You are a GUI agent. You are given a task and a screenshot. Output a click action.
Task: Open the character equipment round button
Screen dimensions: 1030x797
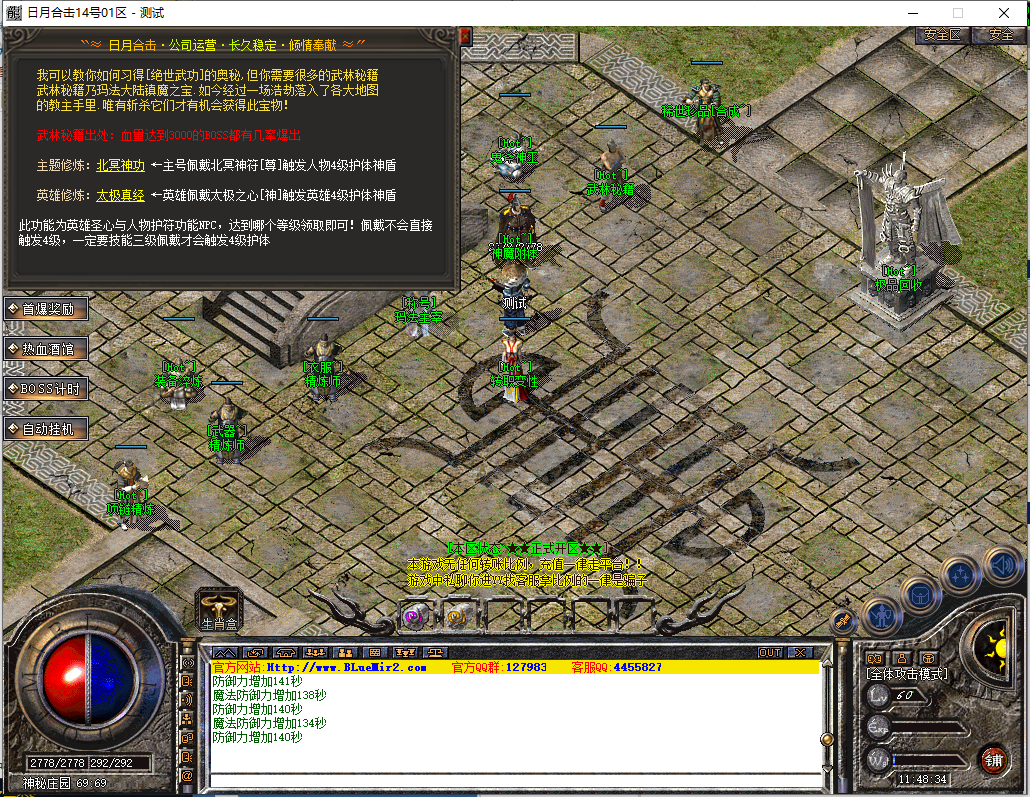pos(881,614)
